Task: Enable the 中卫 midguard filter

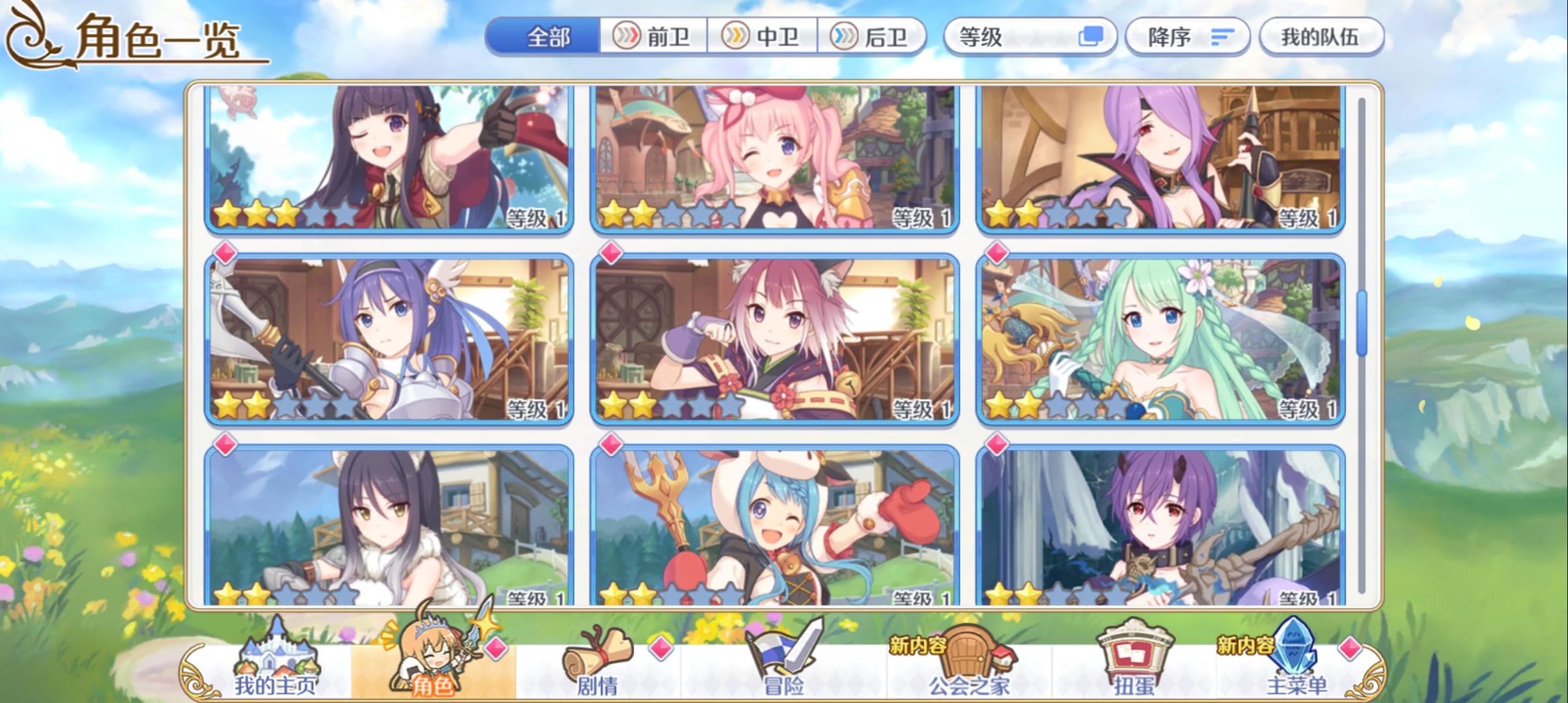Action: 764,37
